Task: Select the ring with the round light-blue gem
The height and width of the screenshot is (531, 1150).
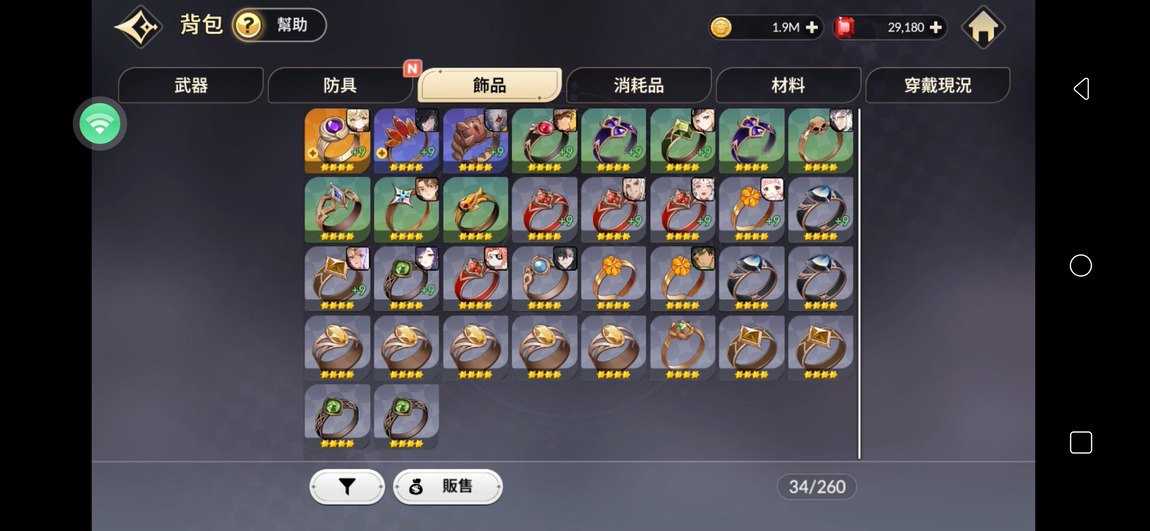Action: [544, 279]
